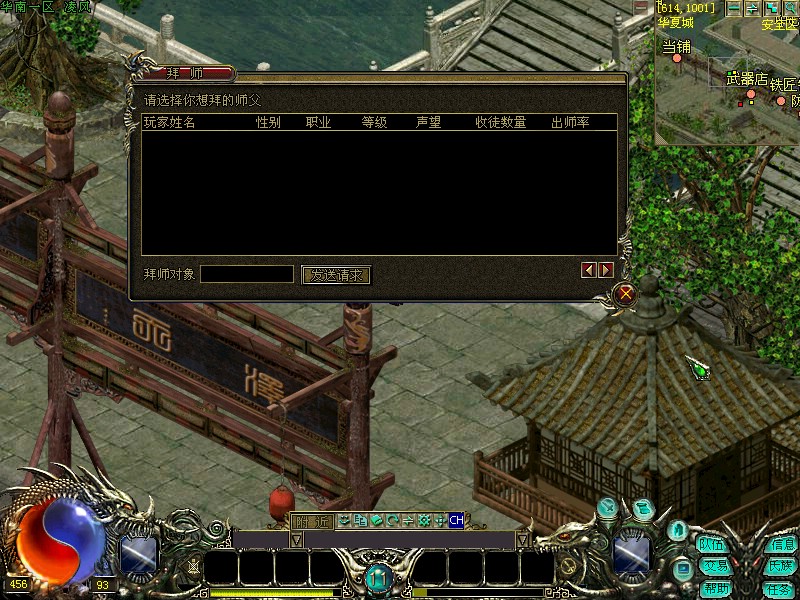Focus the 拜师对象 name input field
The height and width of the screenshot is (600, 800).
tap(247, 274)
